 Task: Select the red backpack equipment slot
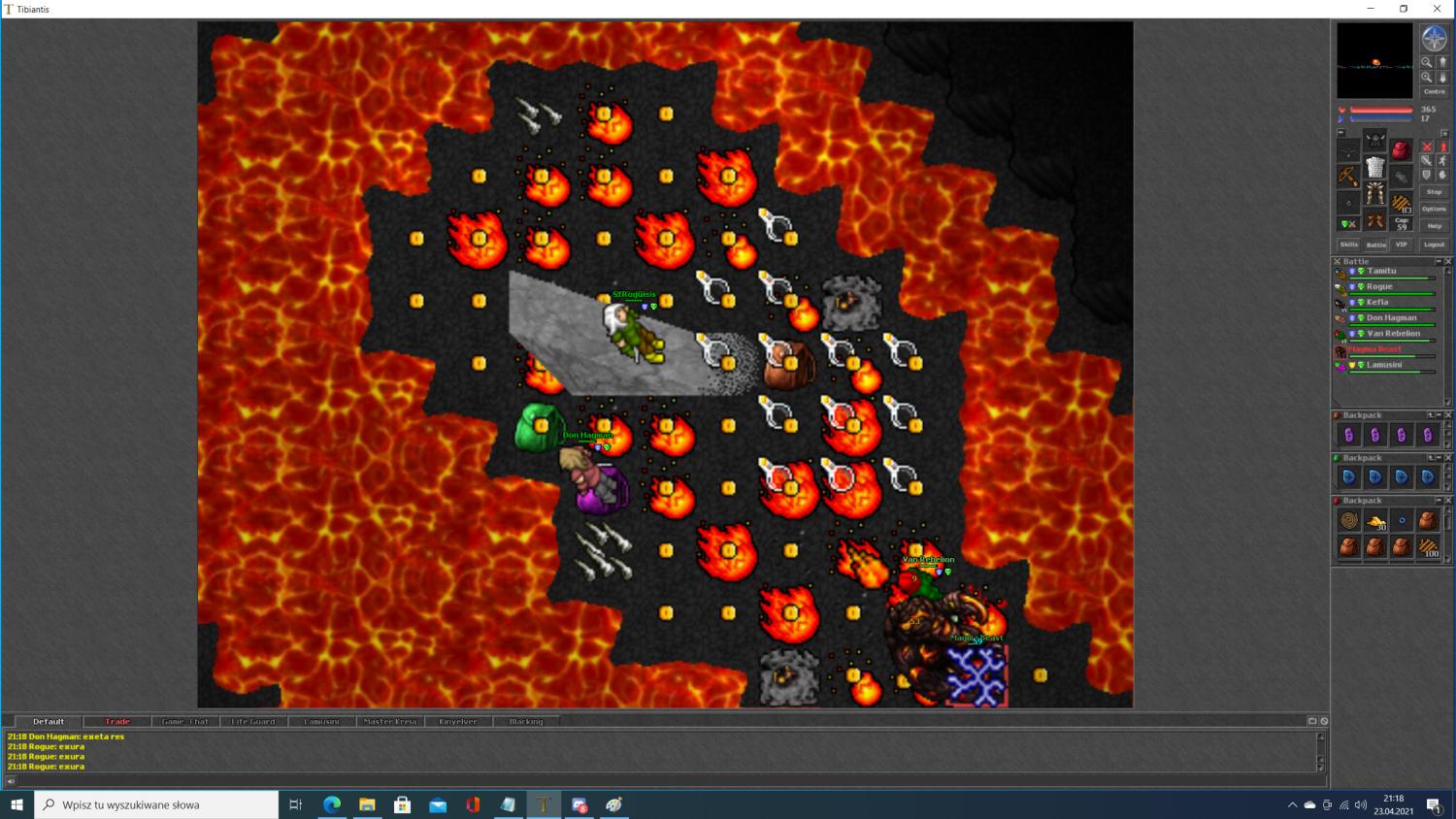click(1401, 149)
